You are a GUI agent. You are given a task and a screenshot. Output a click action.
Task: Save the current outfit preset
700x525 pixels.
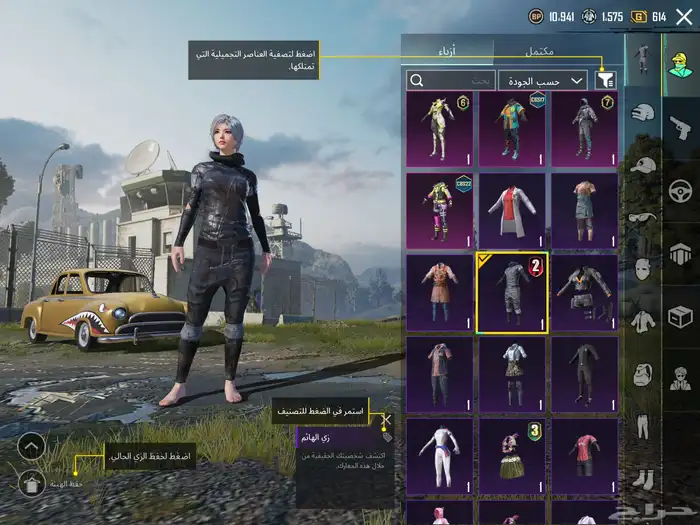tap(32, 483)
